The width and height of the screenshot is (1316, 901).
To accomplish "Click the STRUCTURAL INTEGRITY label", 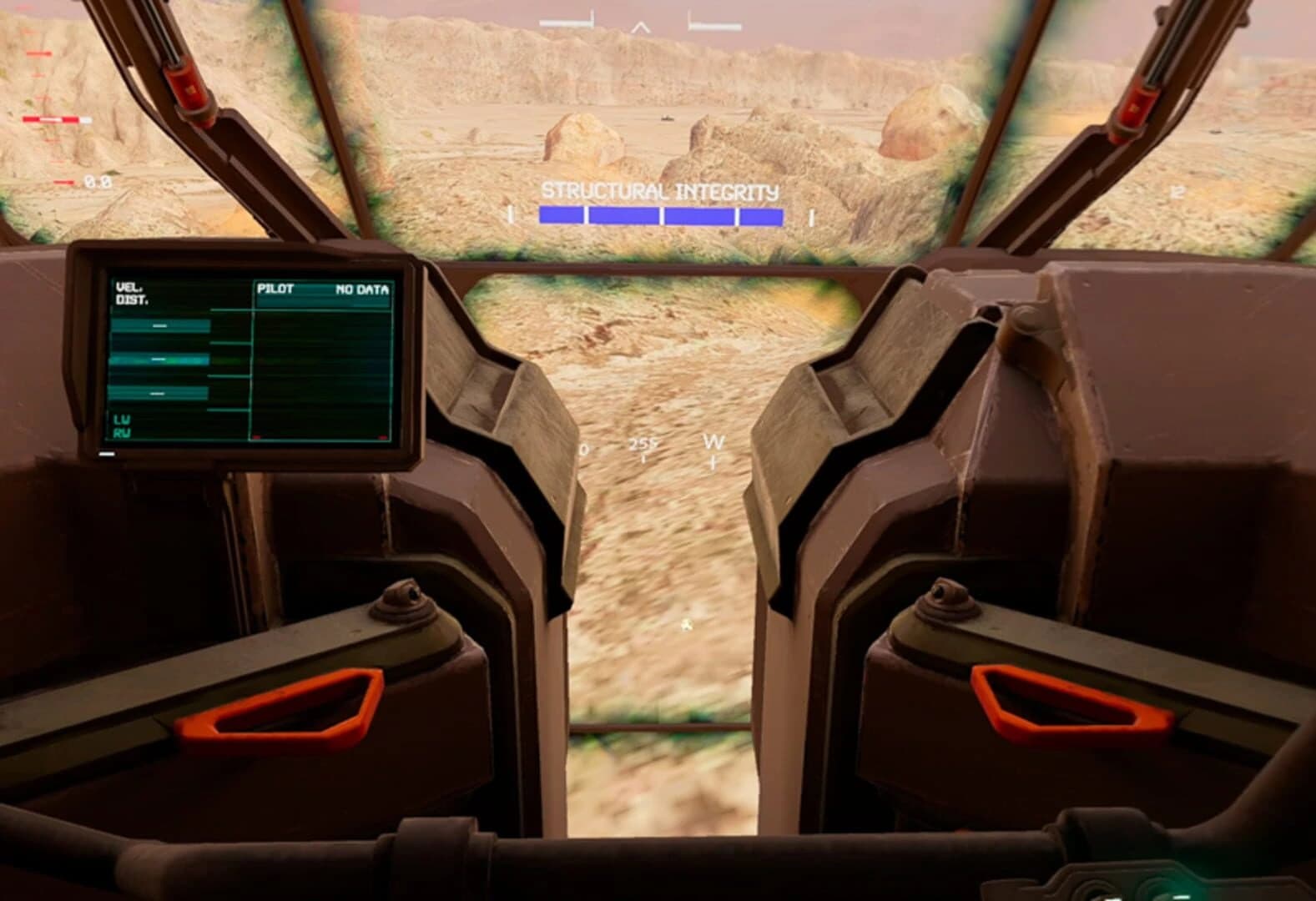I will [x=660, y=190].
